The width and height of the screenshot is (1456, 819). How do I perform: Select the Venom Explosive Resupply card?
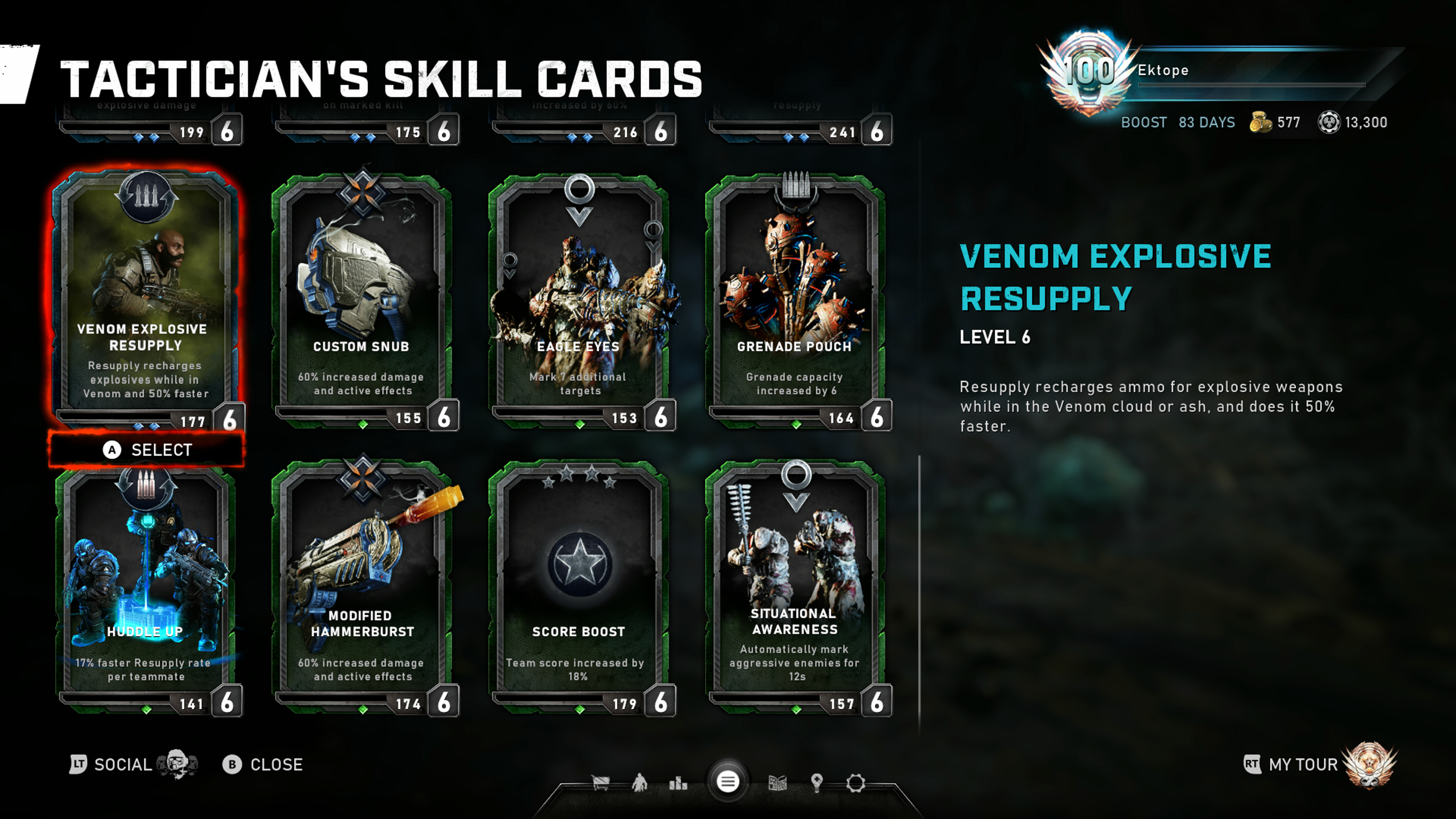pos(146,300)
